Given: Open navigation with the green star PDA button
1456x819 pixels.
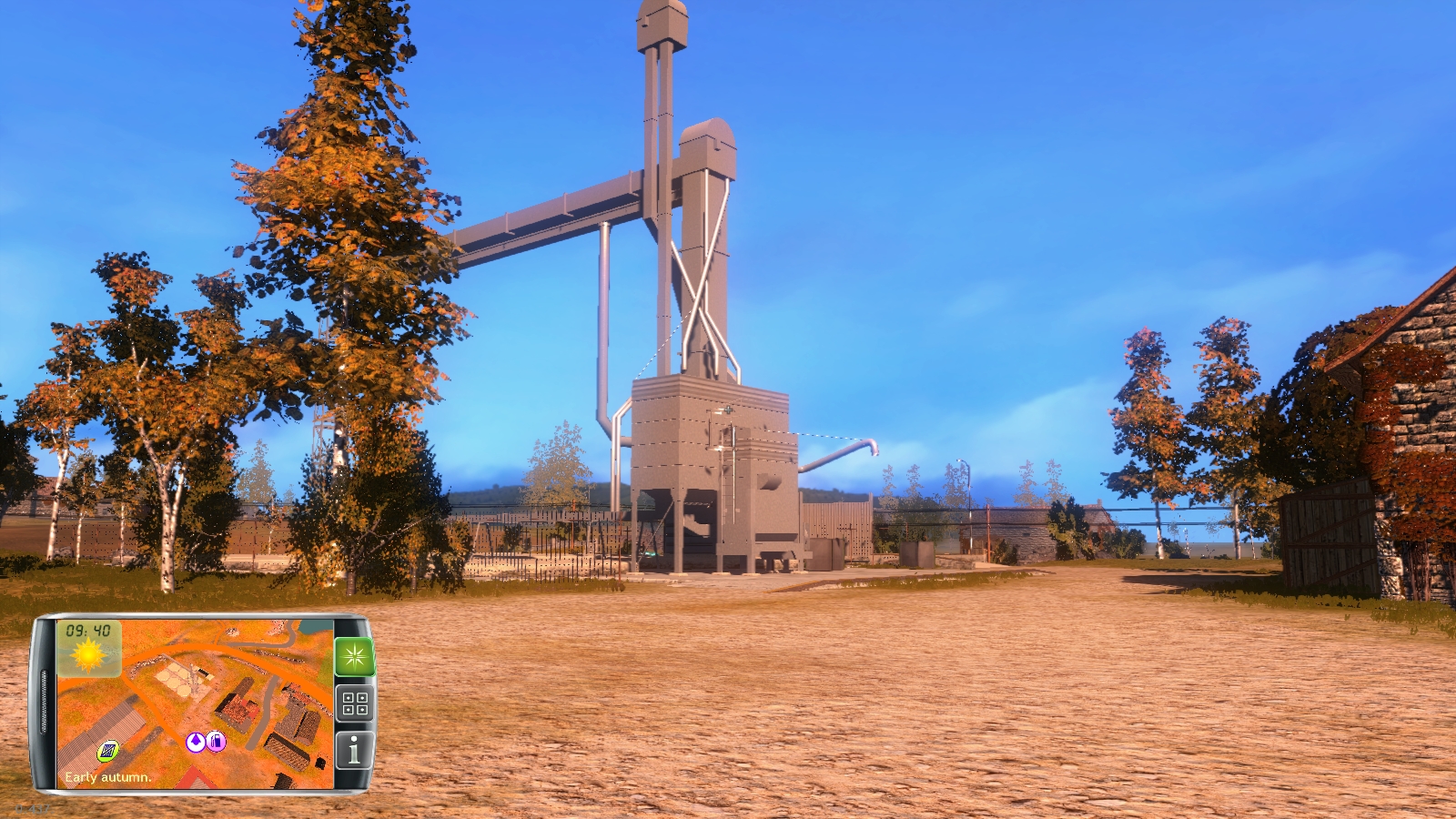Looking at the screenshot, I should (355, 655).
